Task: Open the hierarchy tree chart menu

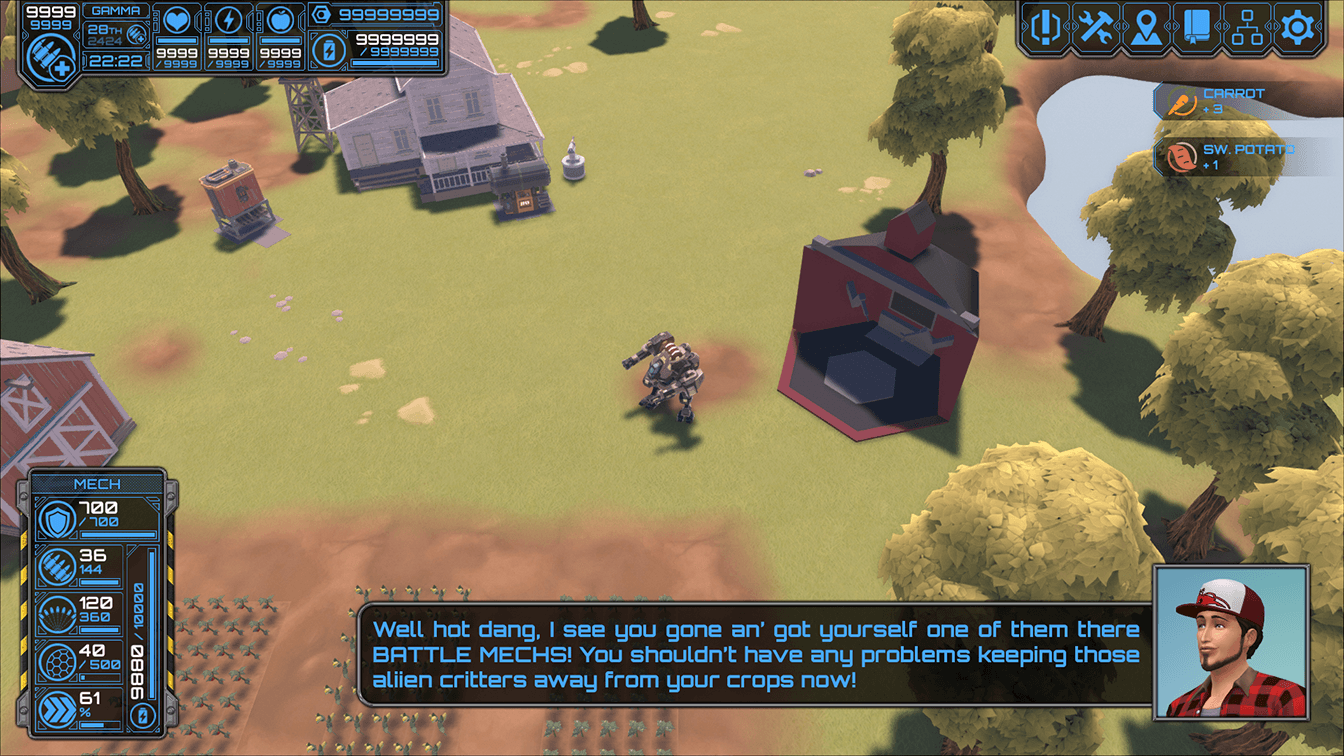Action: 1248,26
